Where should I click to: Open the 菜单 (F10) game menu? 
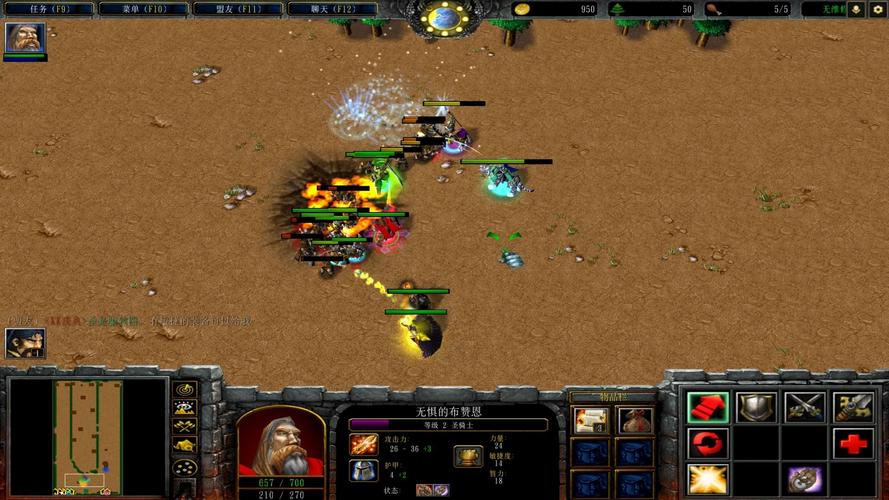144,9
